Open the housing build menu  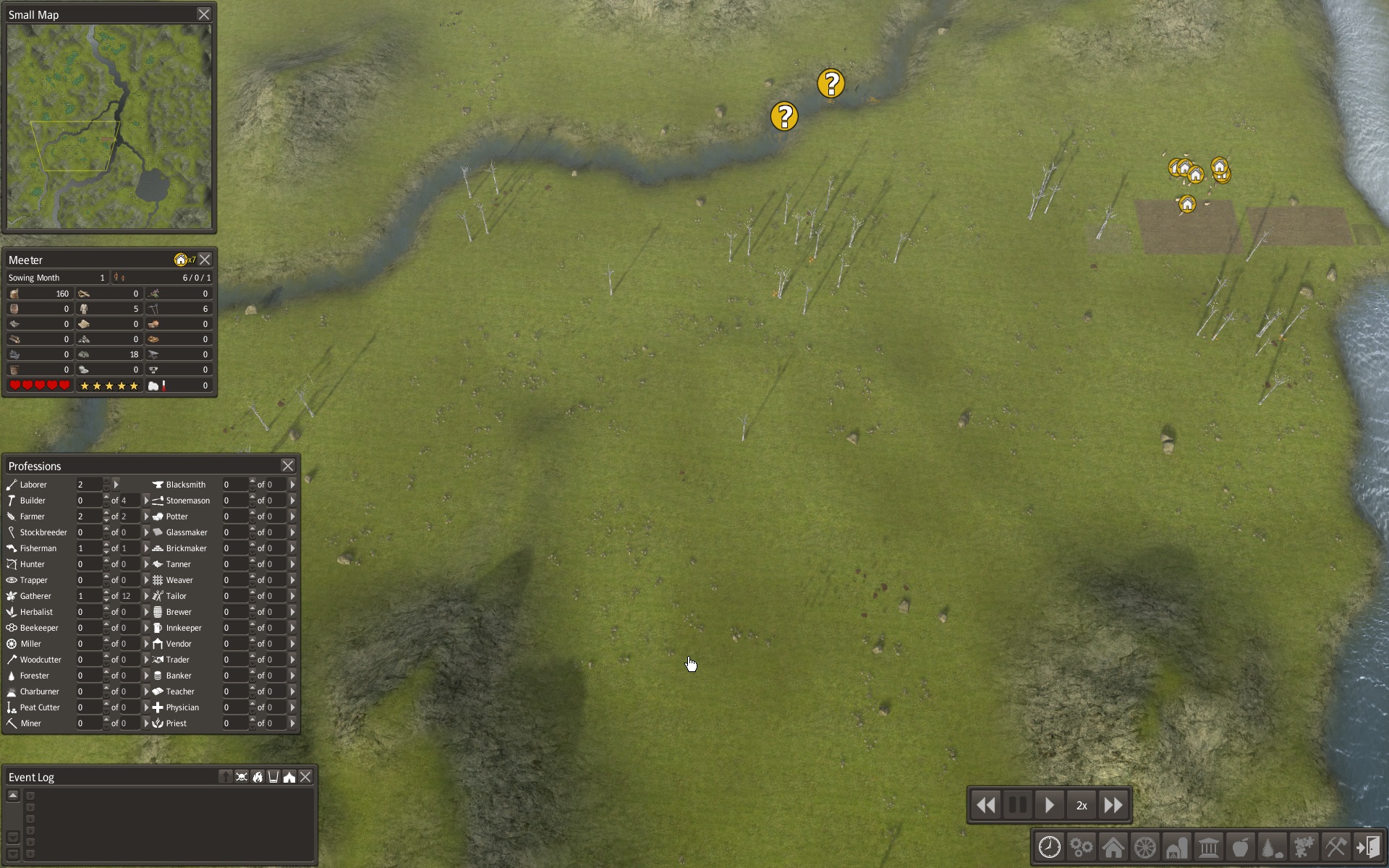click(x=1113, y=847)
